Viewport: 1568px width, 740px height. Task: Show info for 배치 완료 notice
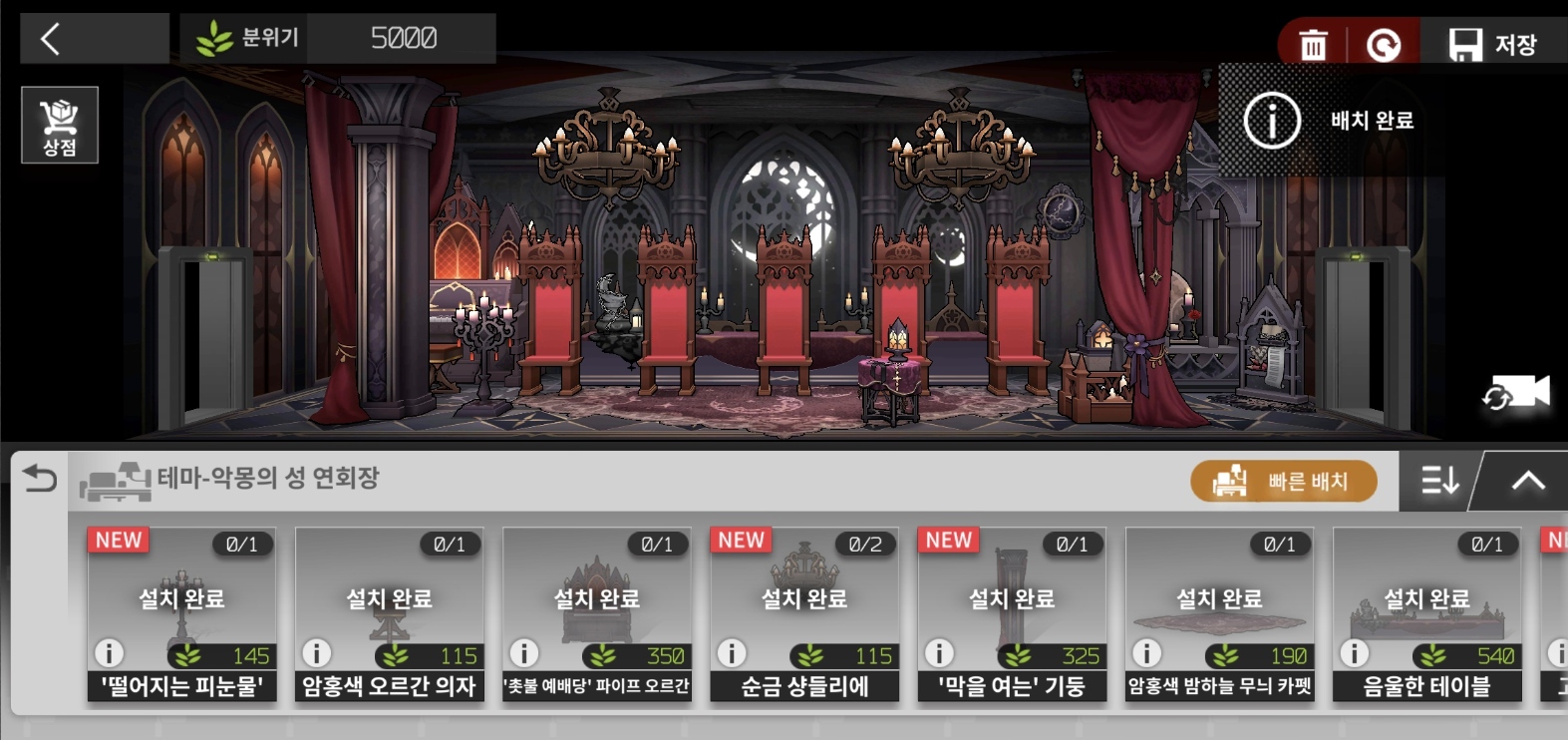click(1272, 121)
